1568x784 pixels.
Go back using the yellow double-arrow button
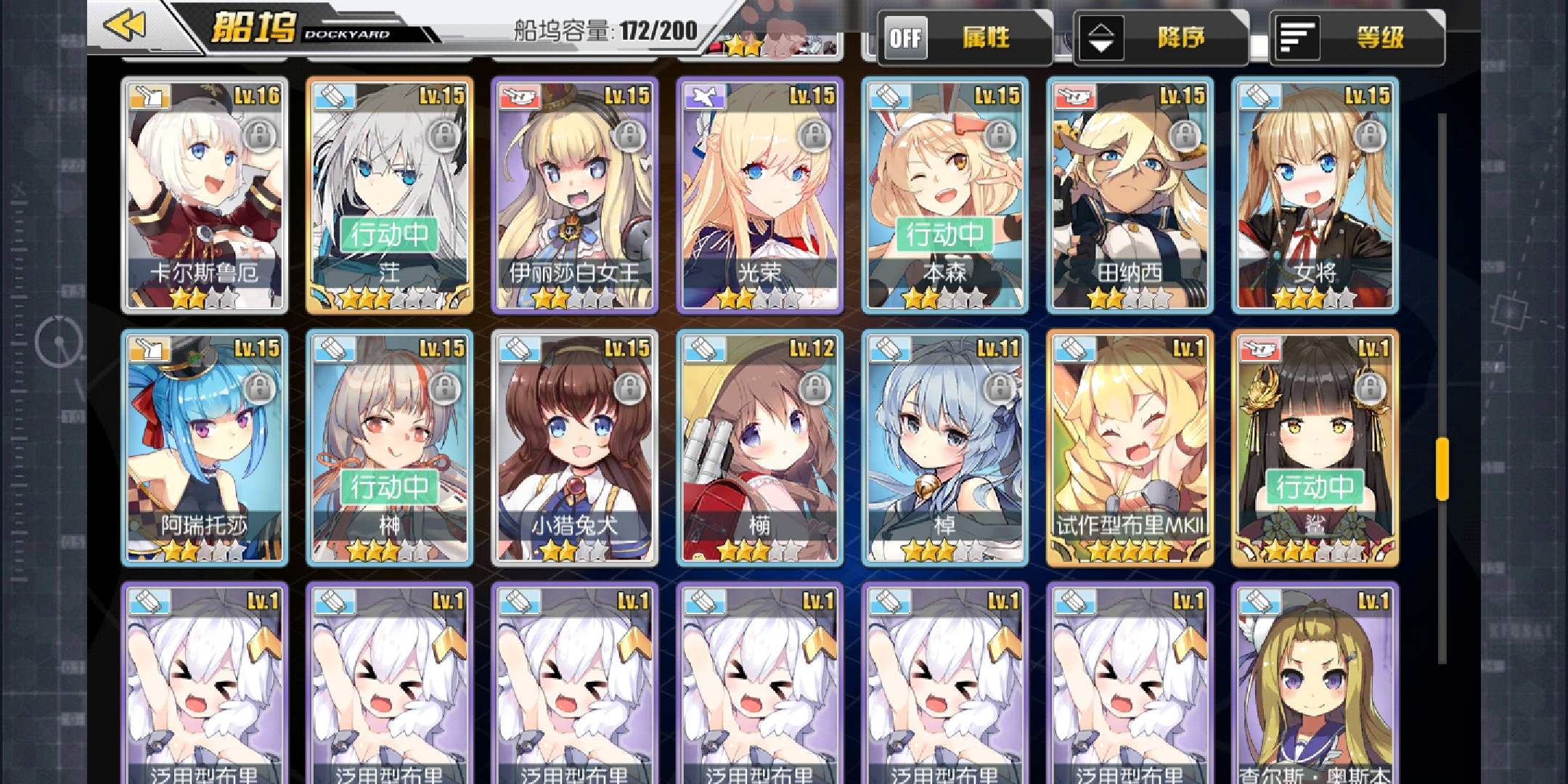tap(125, 27)
